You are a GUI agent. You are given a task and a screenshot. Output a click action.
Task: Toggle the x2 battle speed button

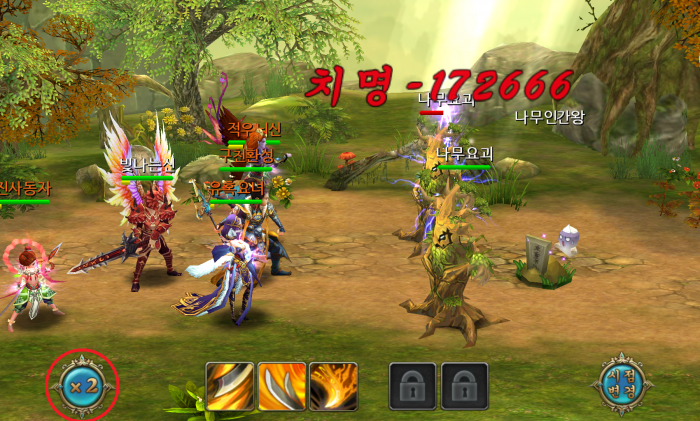point(83,385)
